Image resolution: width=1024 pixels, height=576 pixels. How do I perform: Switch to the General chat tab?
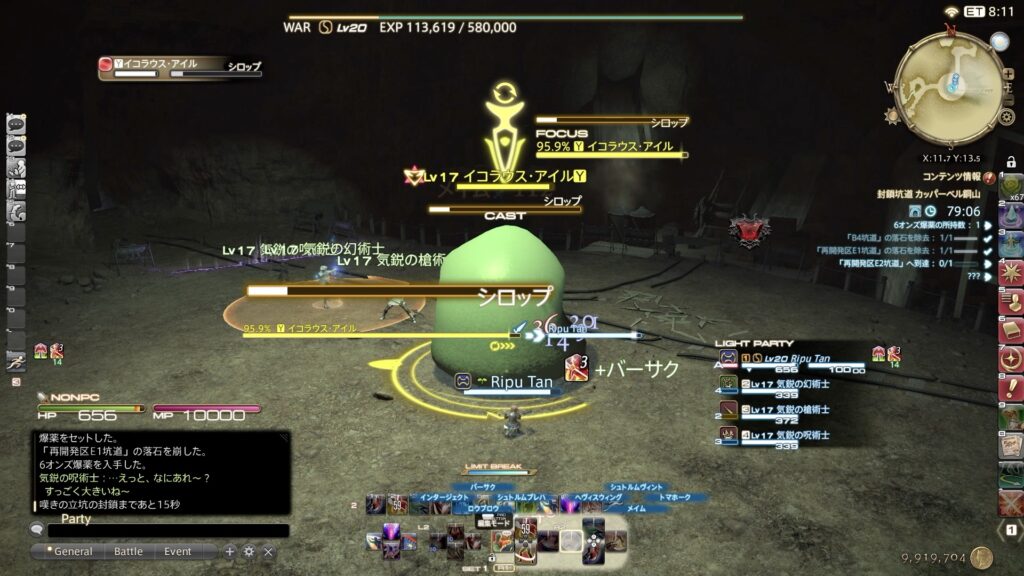tap(73, 551)
